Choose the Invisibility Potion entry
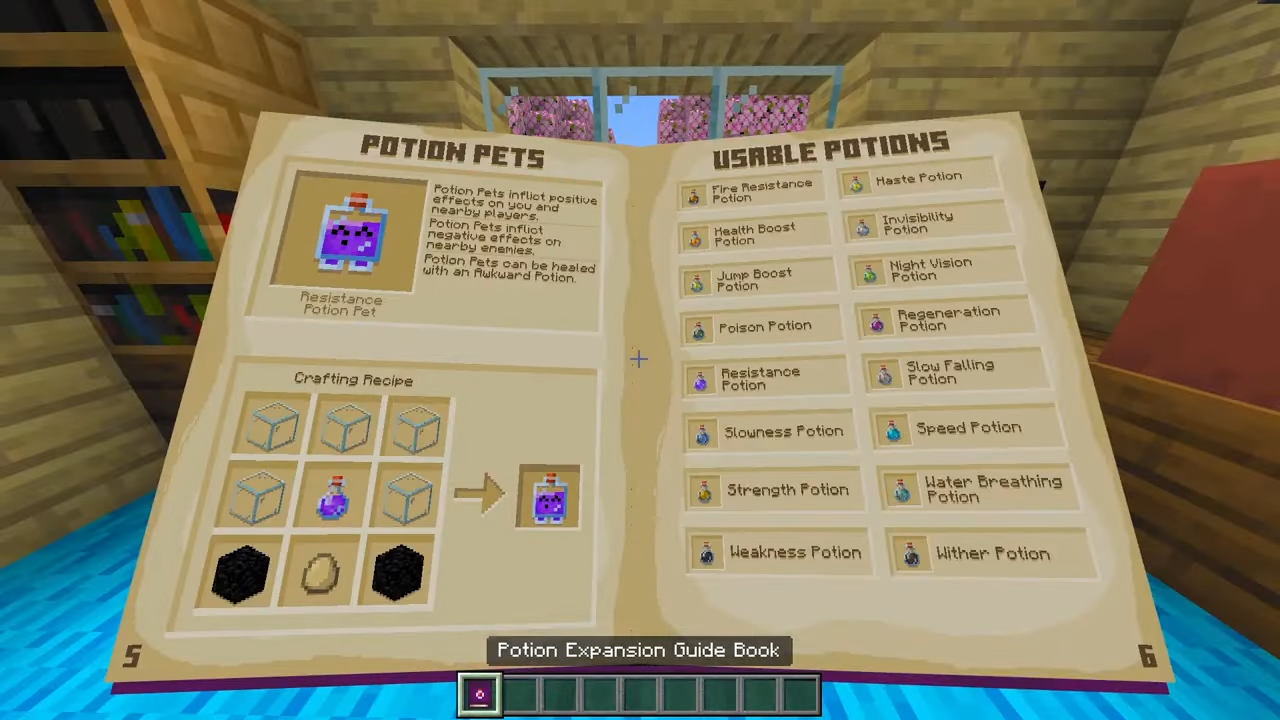The height and width of the screenshot is (720, 1280). 916,223
